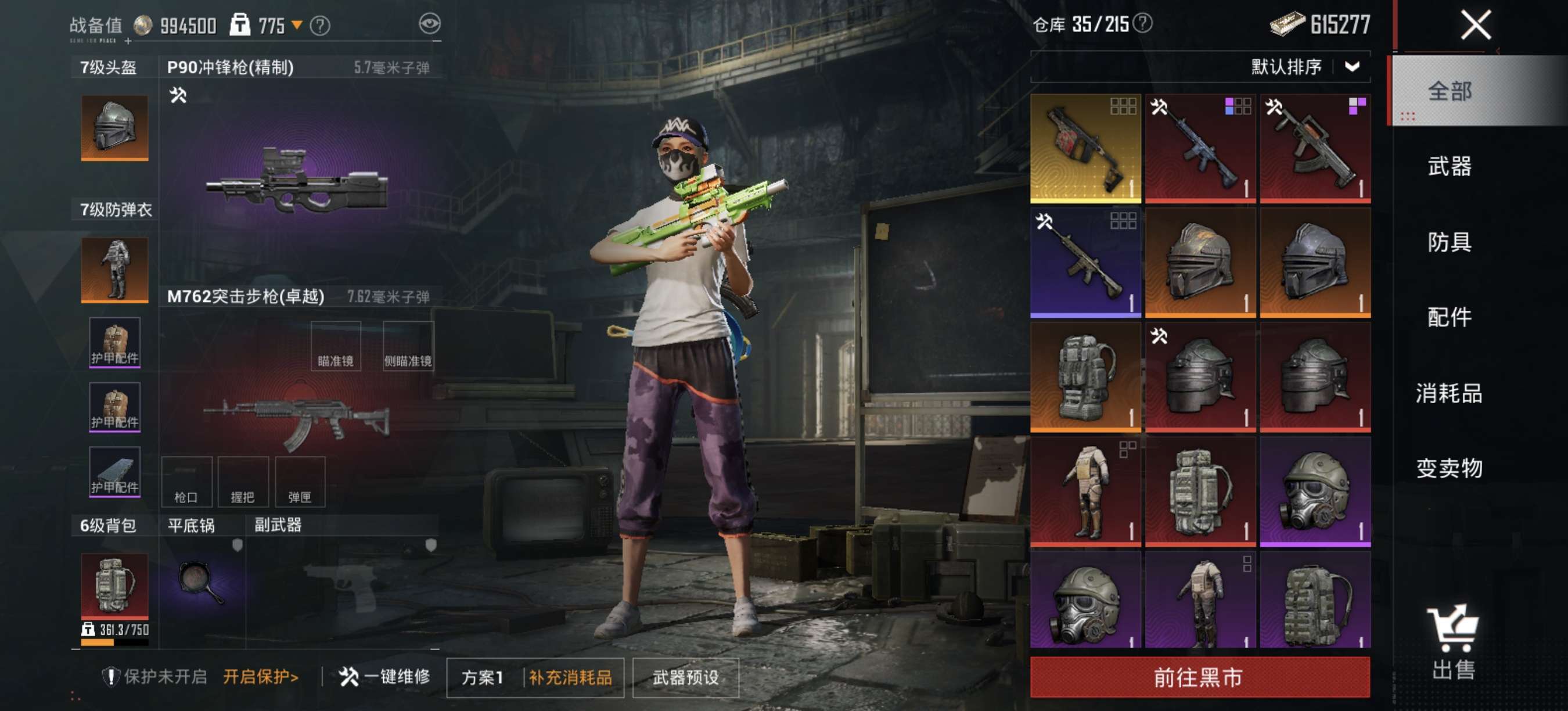Image resolution: width=1568 pixels, height=711 pixels.
Task: Show the 防具 category tab
Action: 1450,242
